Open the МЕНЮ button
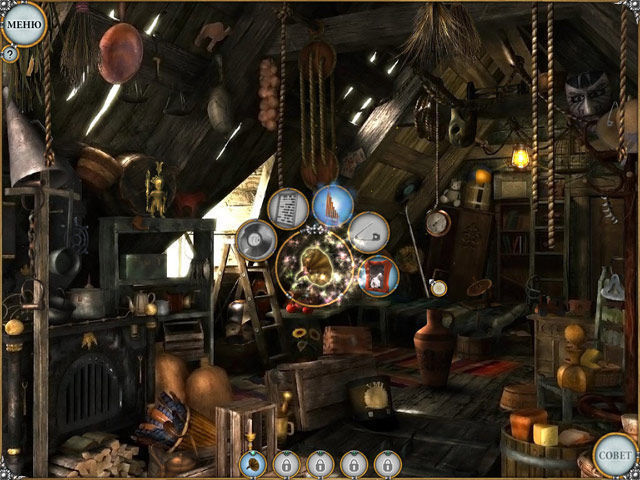Viewport: 640px width, 480px height. coord(24,22)
